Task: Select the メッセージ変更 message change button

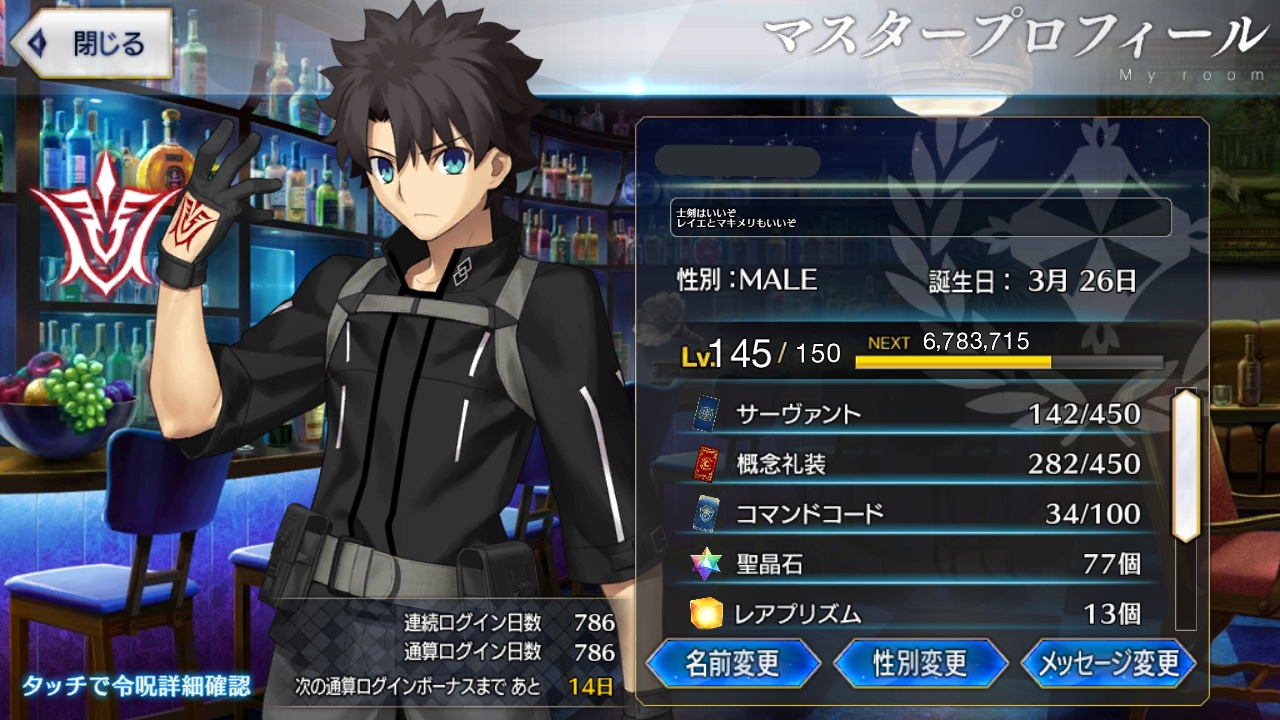Action: [x=1108, y=663]
